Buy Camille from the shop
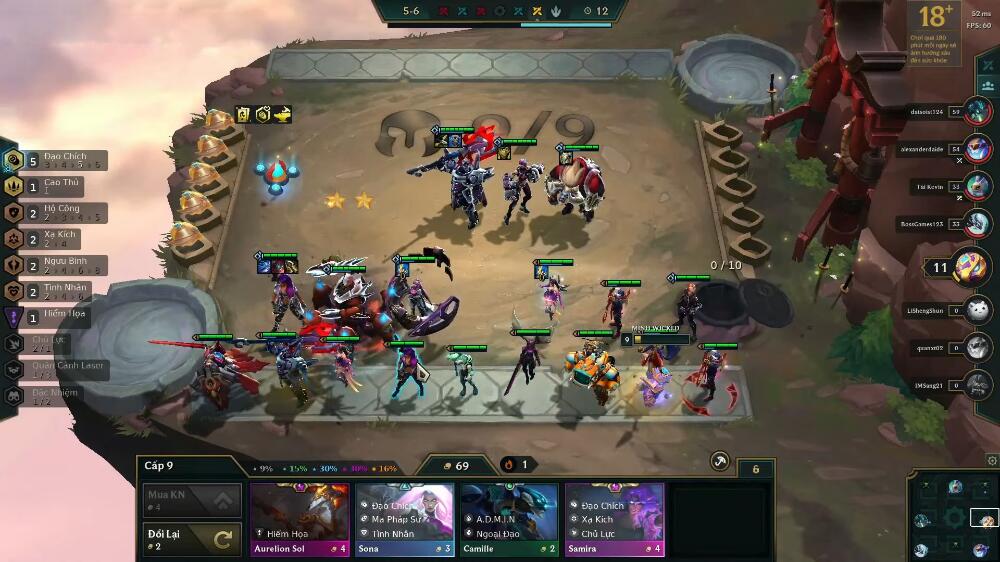This screenshot has width=1000, height=562. click(x=509, y=518)
